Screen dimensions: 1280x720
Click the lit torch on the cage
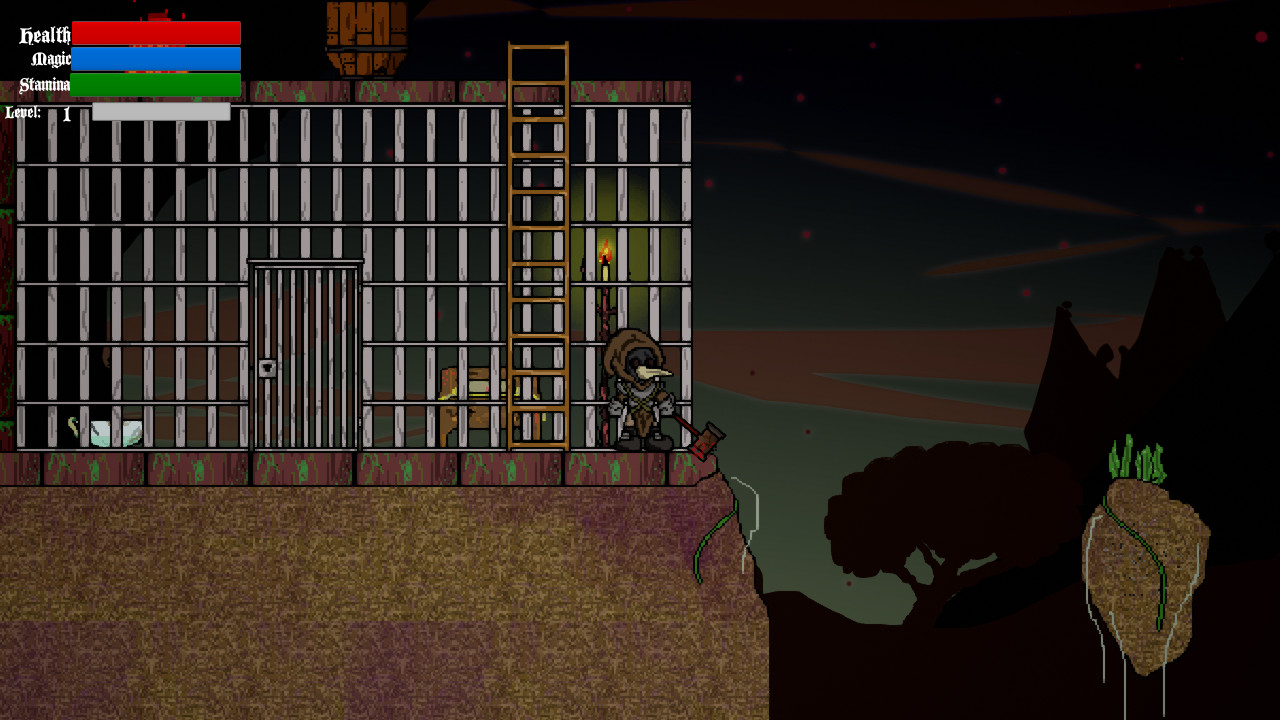pyautogui.click(x=606, y=255)
